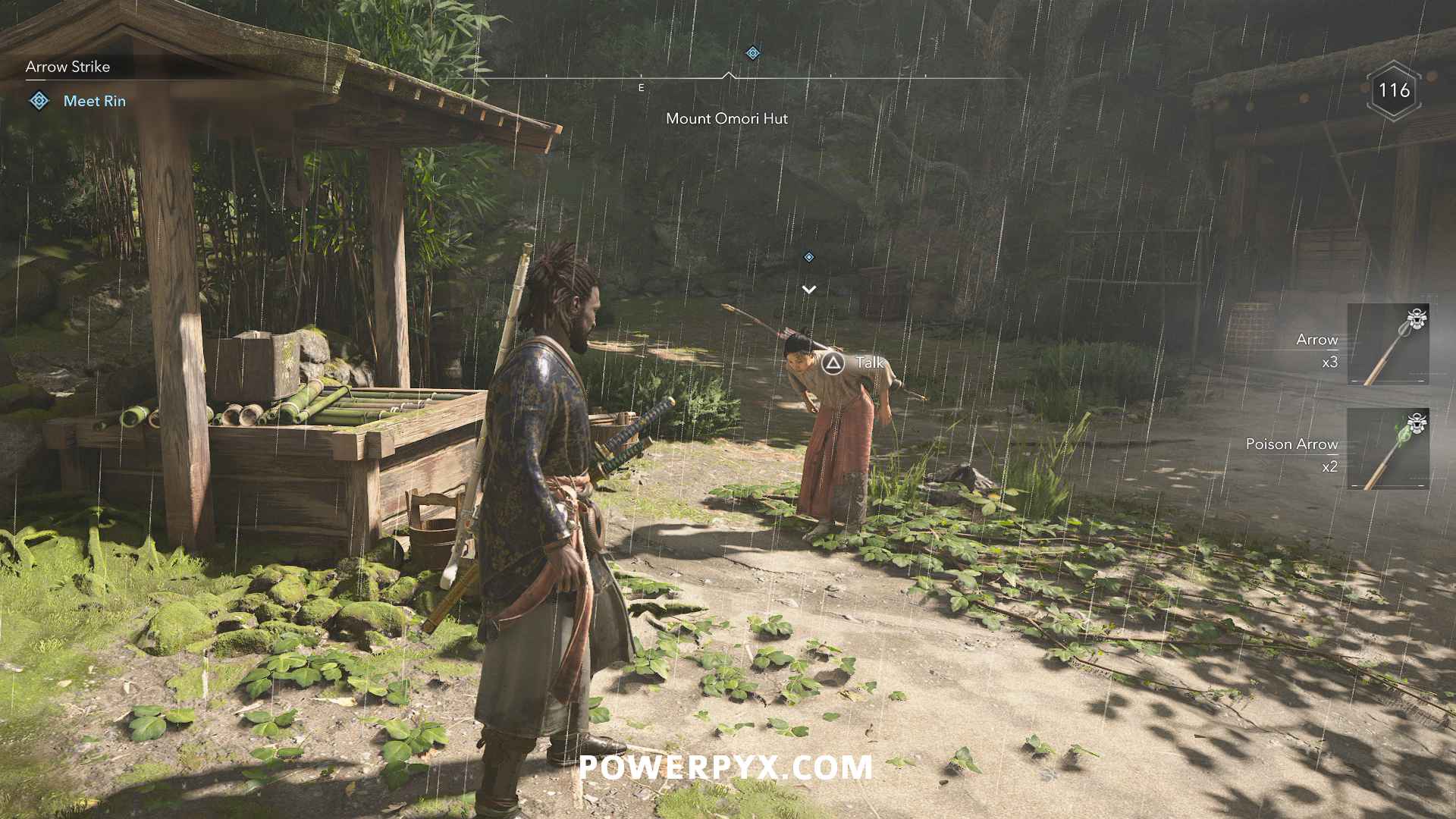Toggle the Arrow Strike quest tracking
Screen dimensions: 1456x819
click(67, 67)
